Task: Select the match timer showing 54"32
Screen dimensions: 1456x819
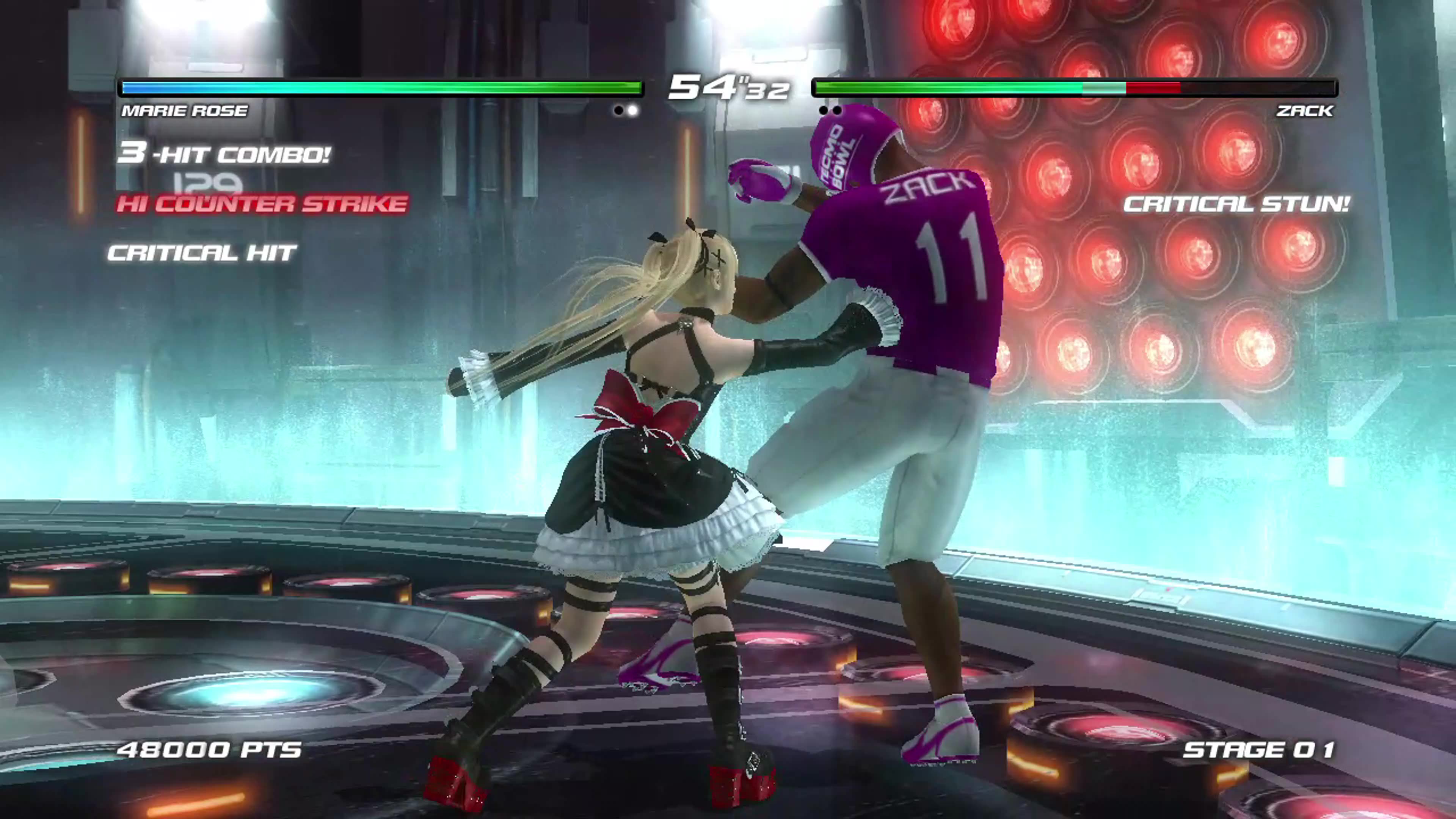Action: tap(729, 88)
